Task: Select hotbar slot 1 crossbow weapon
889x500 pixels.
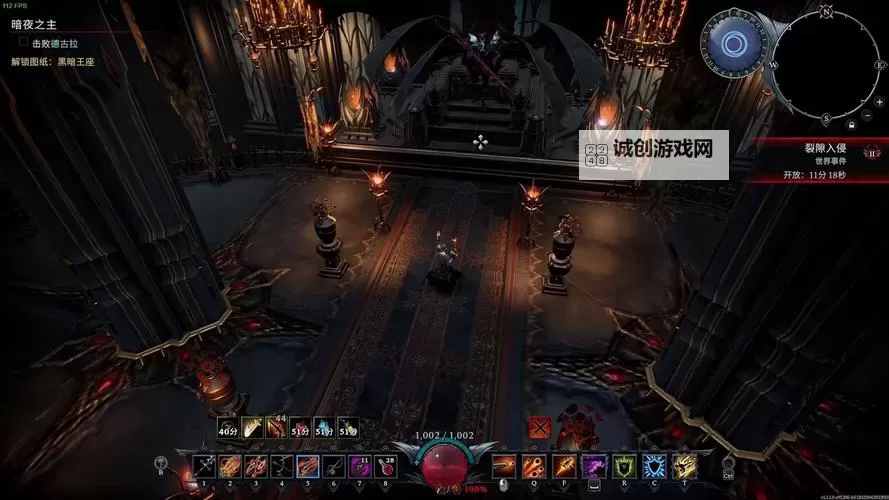Action: 204,465
